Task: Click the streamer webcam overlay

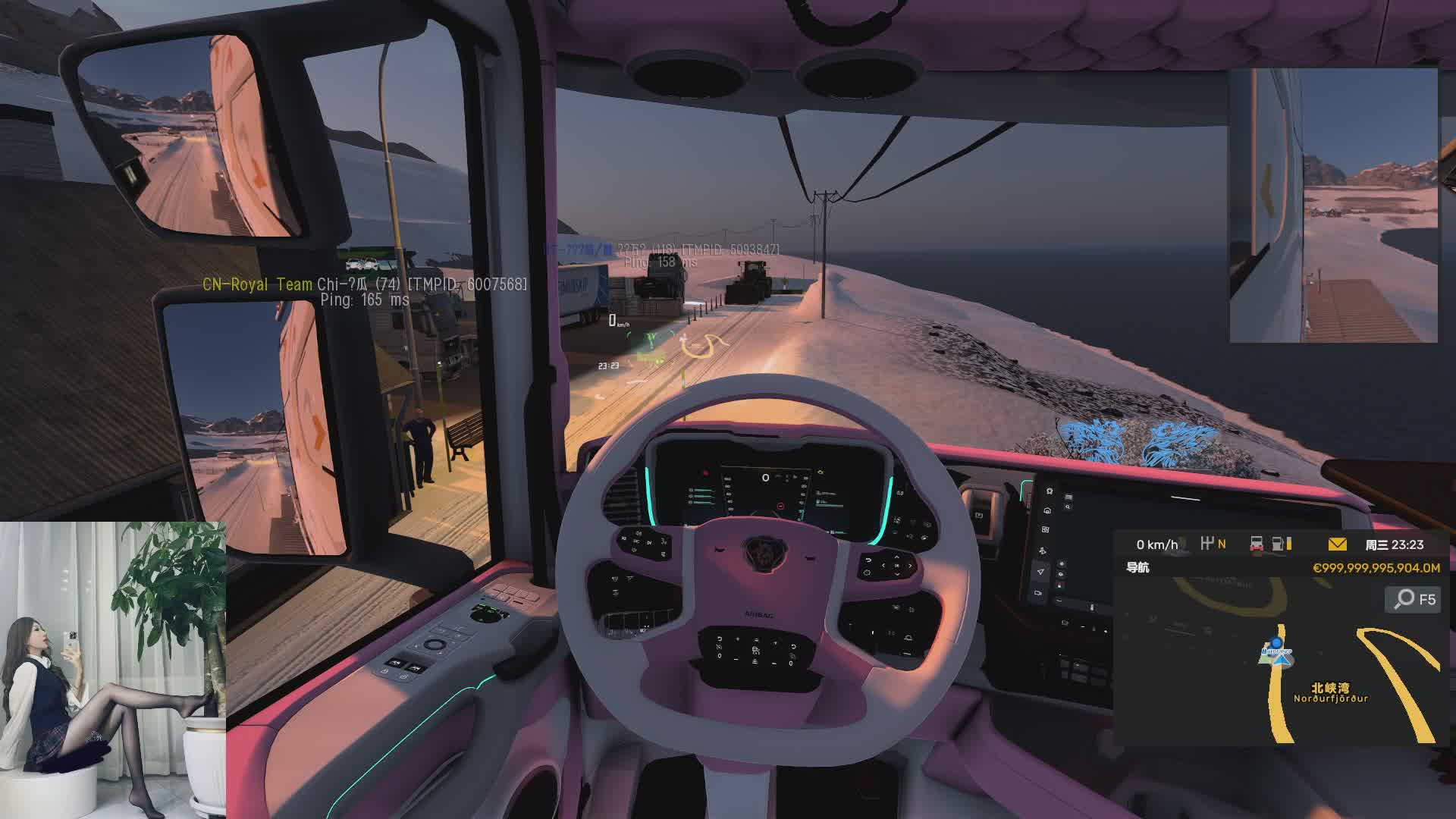Action: click(x=113, y=670)
